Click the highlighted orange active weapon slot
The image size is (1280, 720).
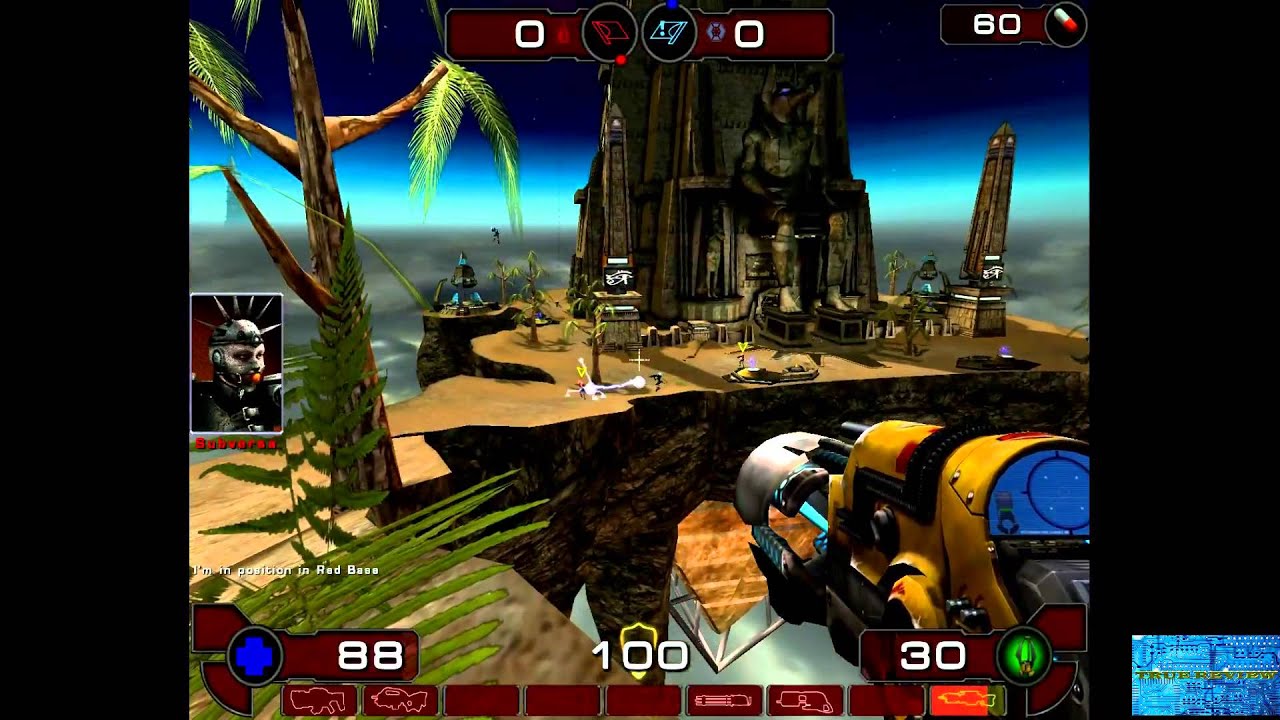(x=968, y=701)
